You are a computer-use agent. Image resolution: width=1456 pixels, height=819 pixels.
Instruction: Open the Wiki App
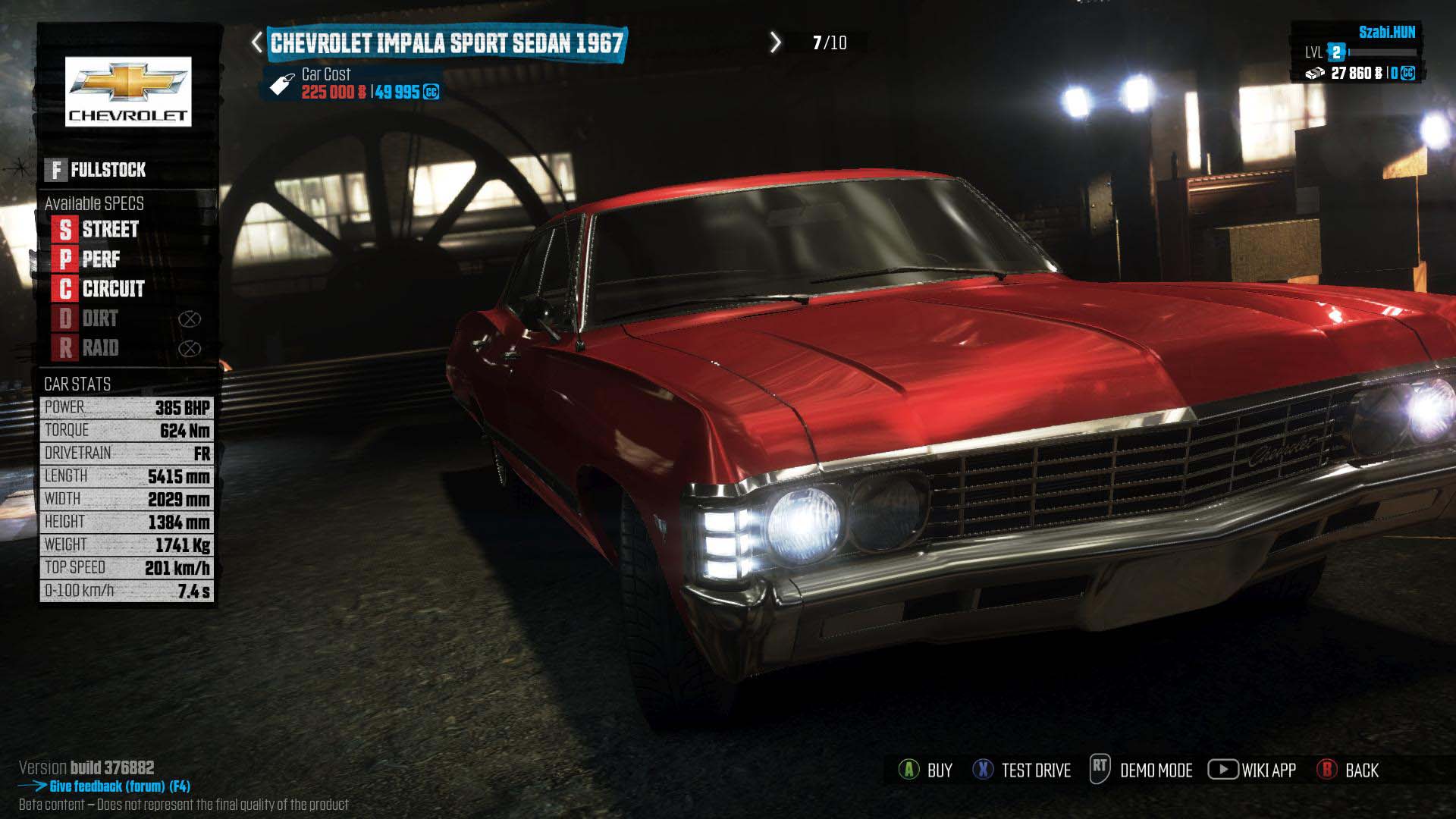[1252, 770]
